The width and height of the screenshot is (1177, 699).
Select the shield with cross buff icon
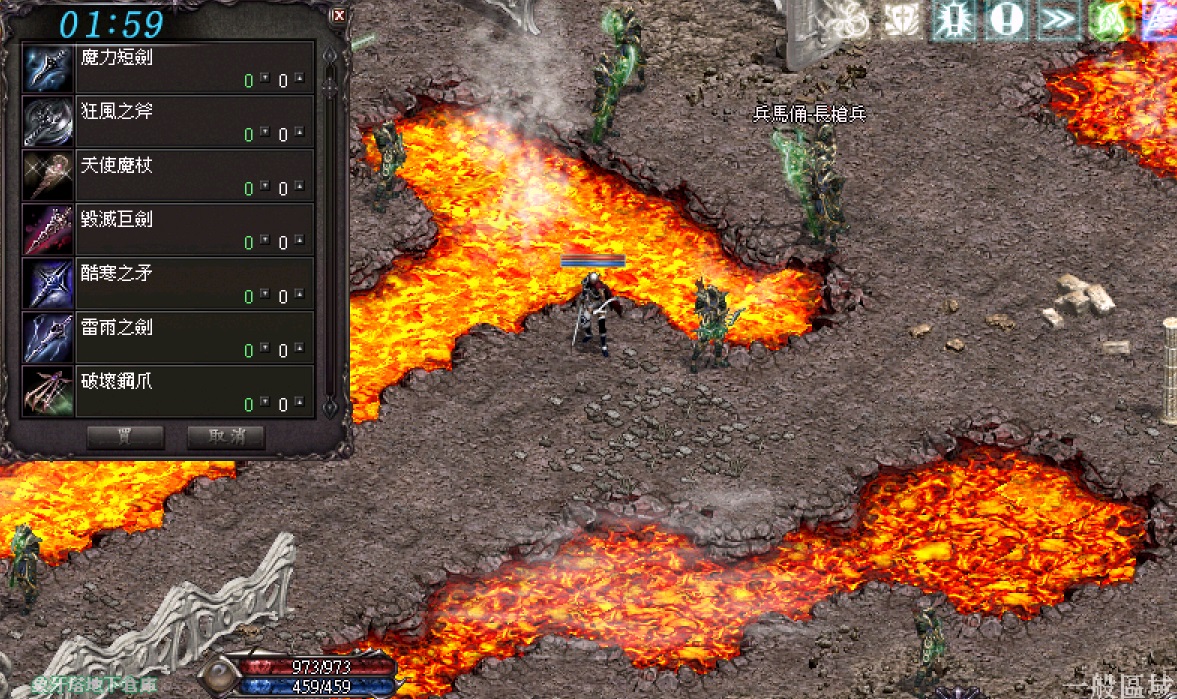coord(902,20)
